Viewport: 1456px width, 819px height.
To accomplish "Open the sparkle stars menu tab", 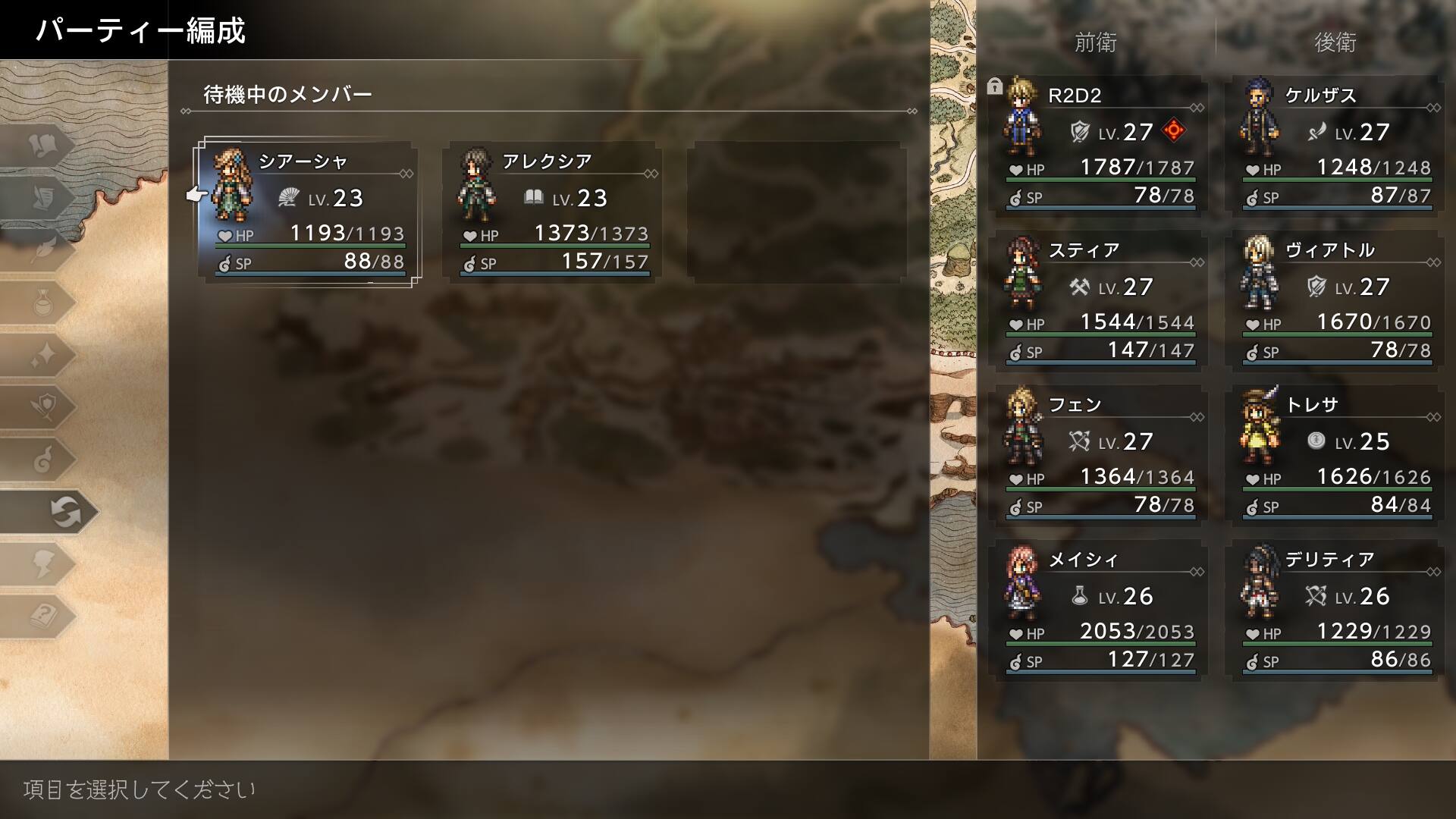I will [42, 355].
